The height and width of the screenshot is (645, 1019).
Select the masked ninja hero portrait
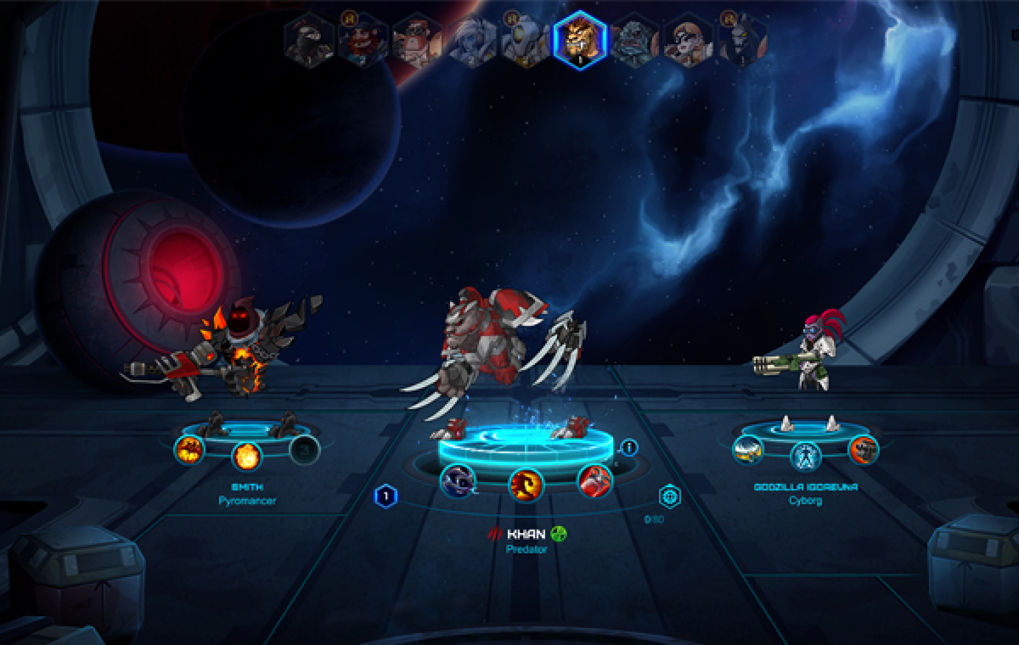pyautogui.click(x=309, y=41)
